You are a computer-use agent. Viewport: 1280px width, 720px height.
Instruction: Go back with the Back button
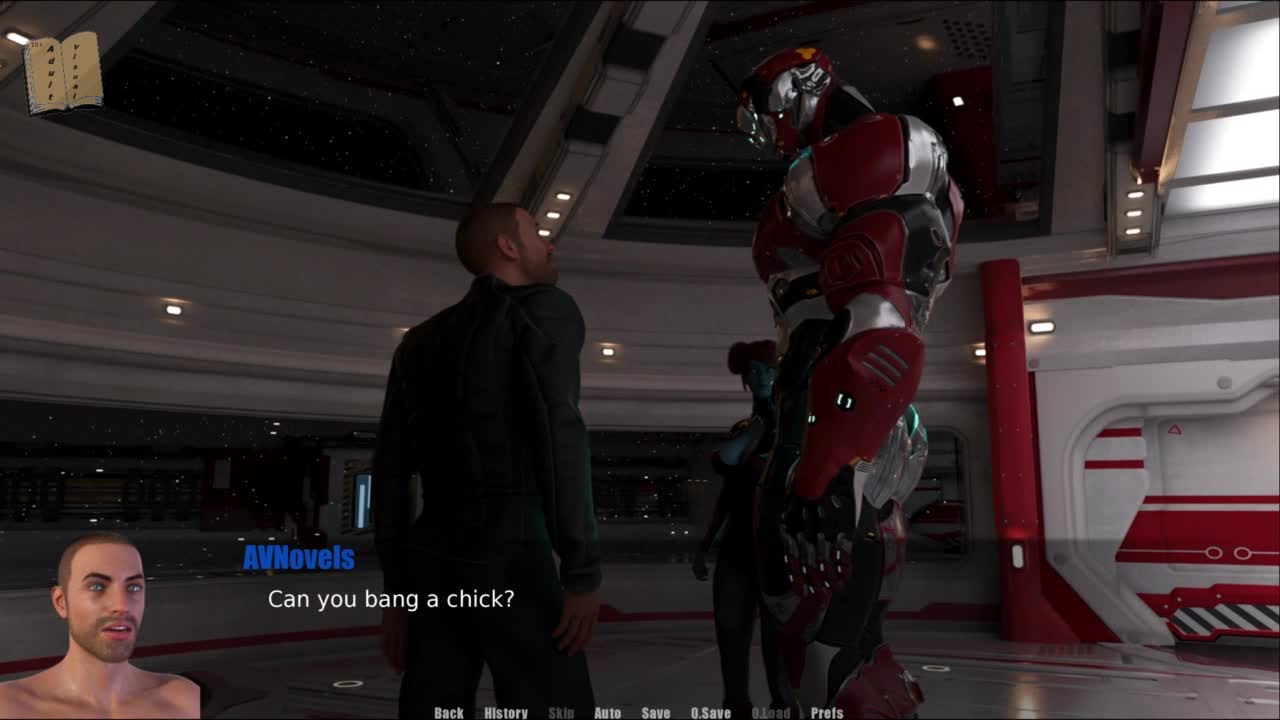(x=449, y=713)
